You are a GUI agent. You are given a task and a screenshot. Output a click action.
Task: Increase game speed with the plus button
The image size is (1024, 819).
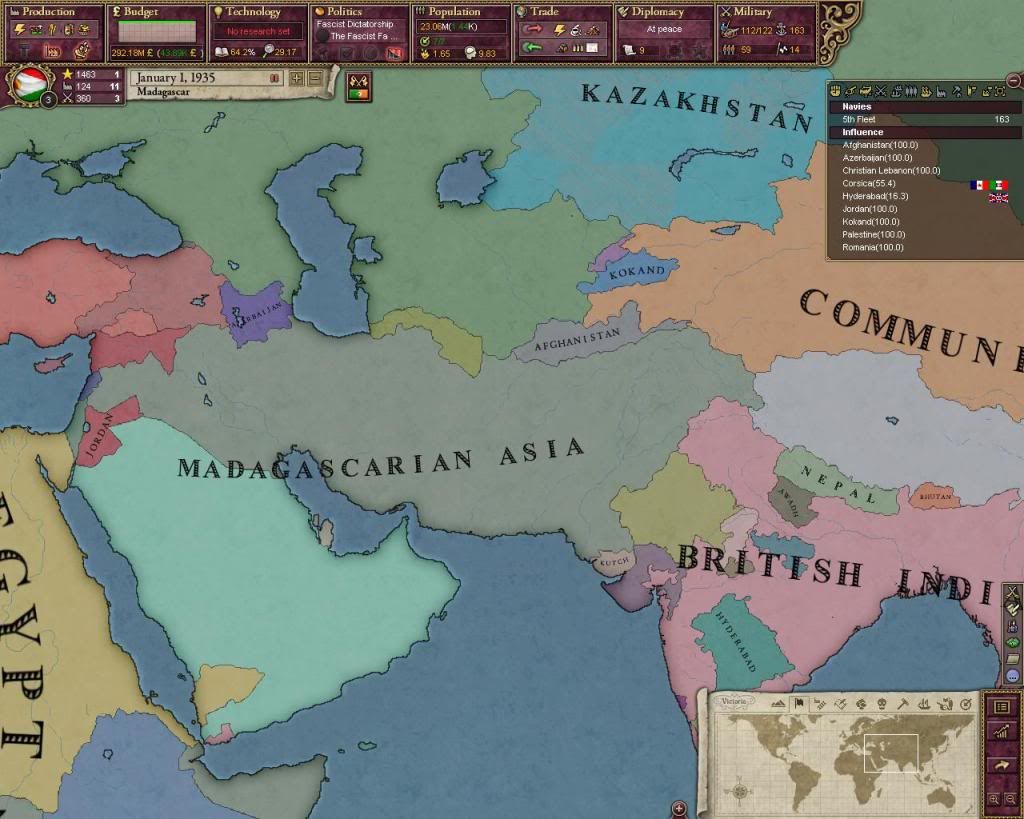click(x=297, y=78)
